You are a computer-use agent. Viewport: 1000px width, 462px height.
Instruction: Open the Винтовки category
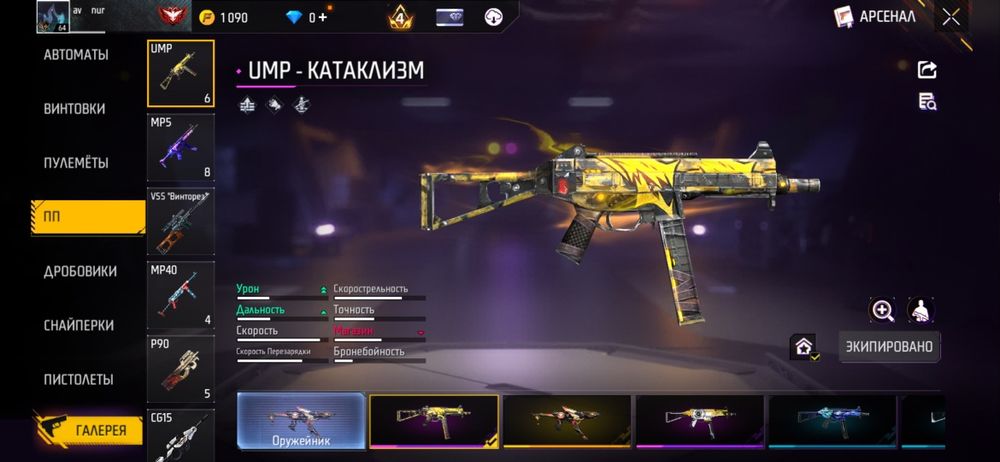(x=74, y=108)
